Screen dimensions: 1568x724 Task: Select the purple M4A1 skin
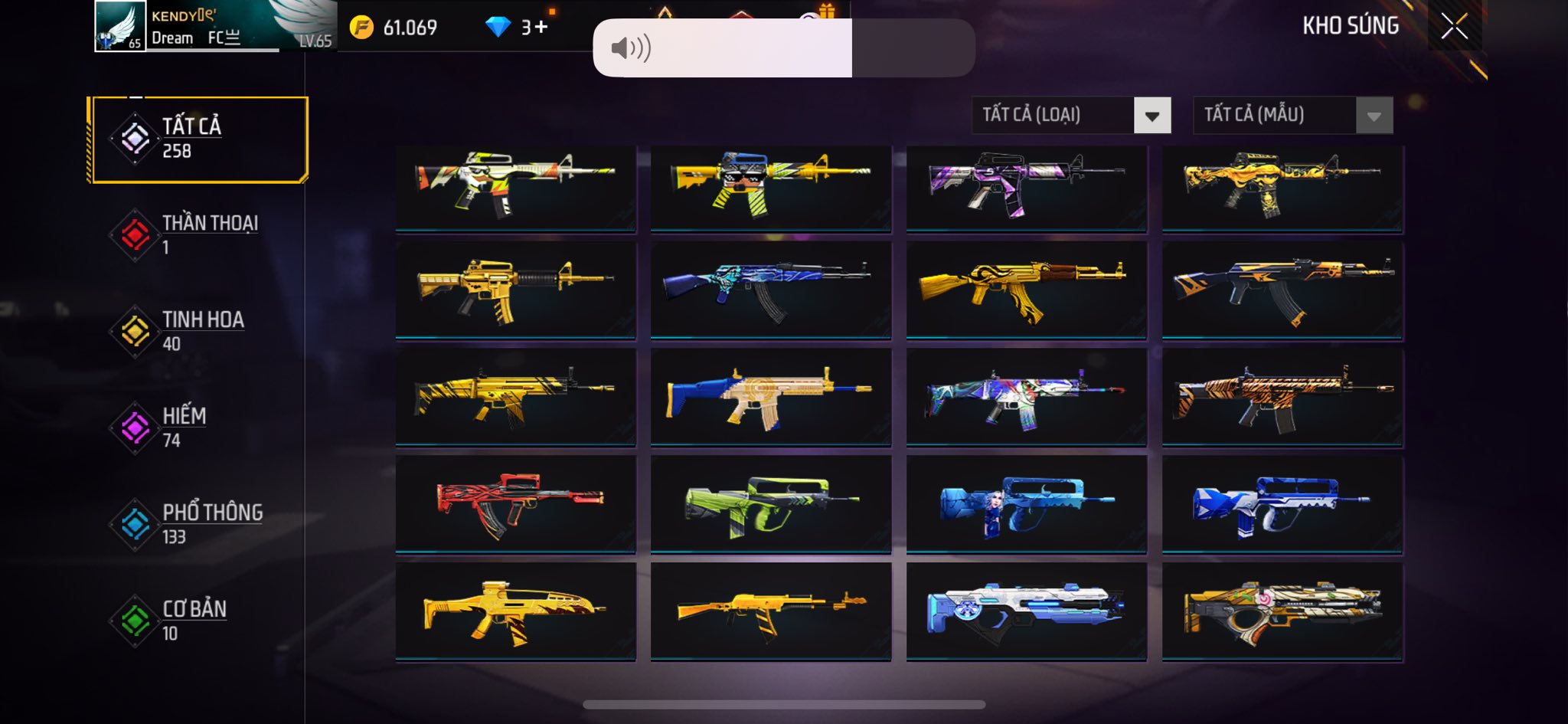[x=1026, y=188]
